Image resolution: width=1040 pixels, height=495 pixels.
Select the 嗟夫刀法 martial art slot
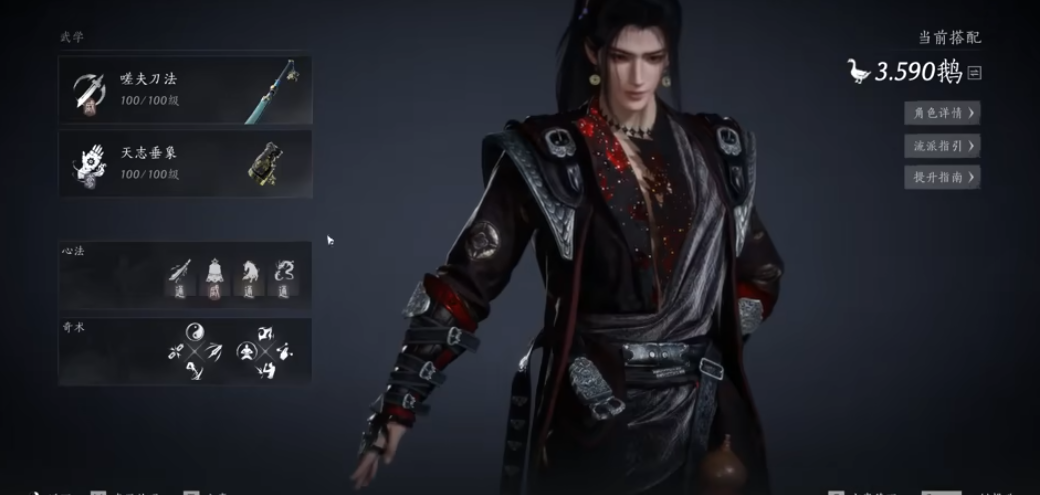point(185,89)
